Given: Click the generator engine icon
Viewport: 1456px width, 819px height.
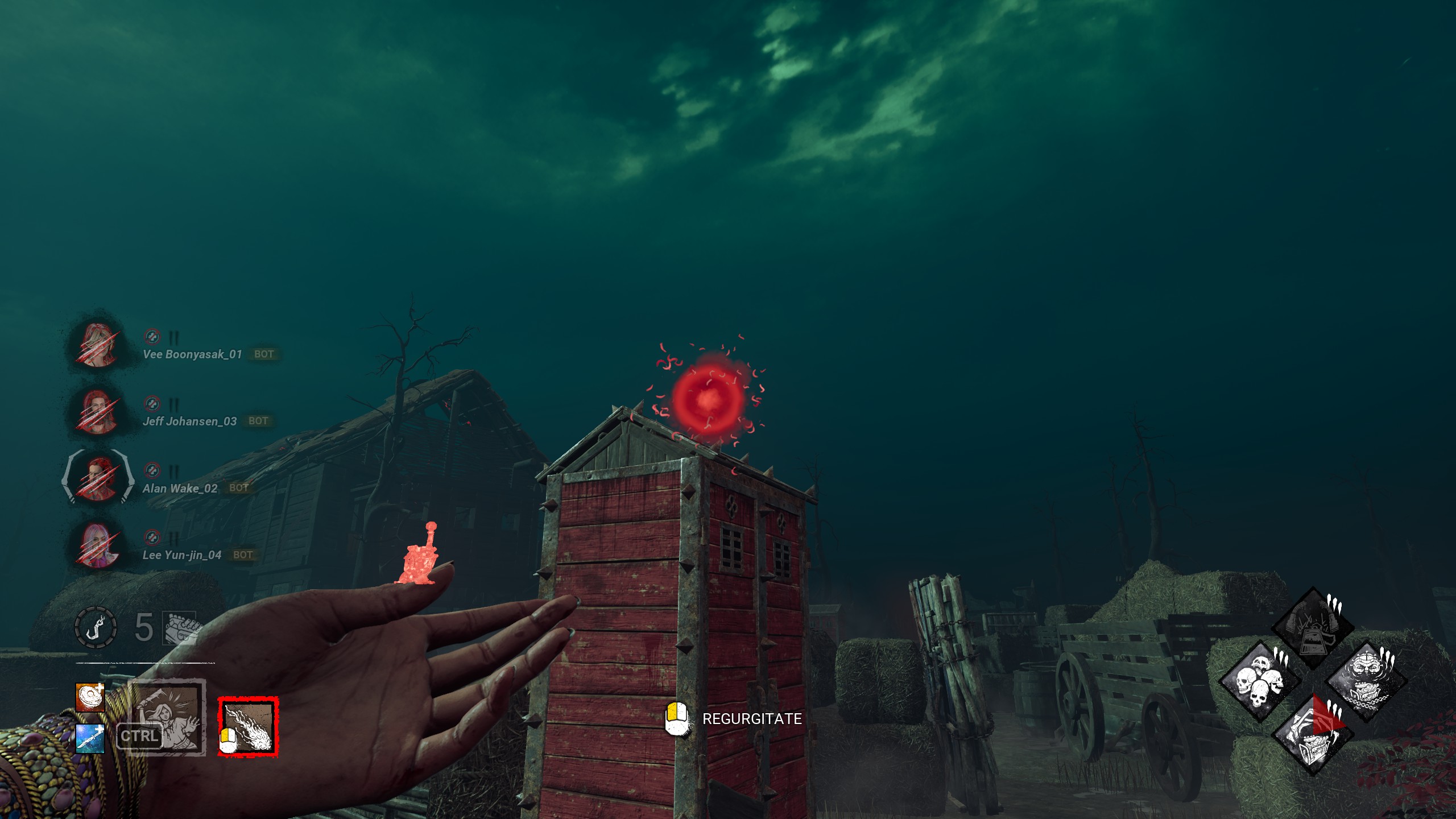Looking at the screenshot, I should 181,628.
